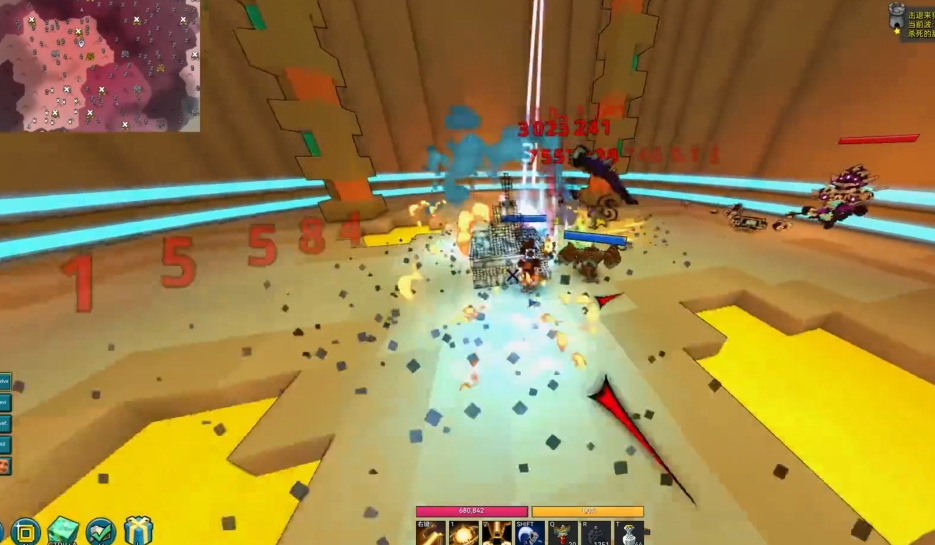Select the golden weapon basic attack slot
935x545 pixels.
point(431,533)
